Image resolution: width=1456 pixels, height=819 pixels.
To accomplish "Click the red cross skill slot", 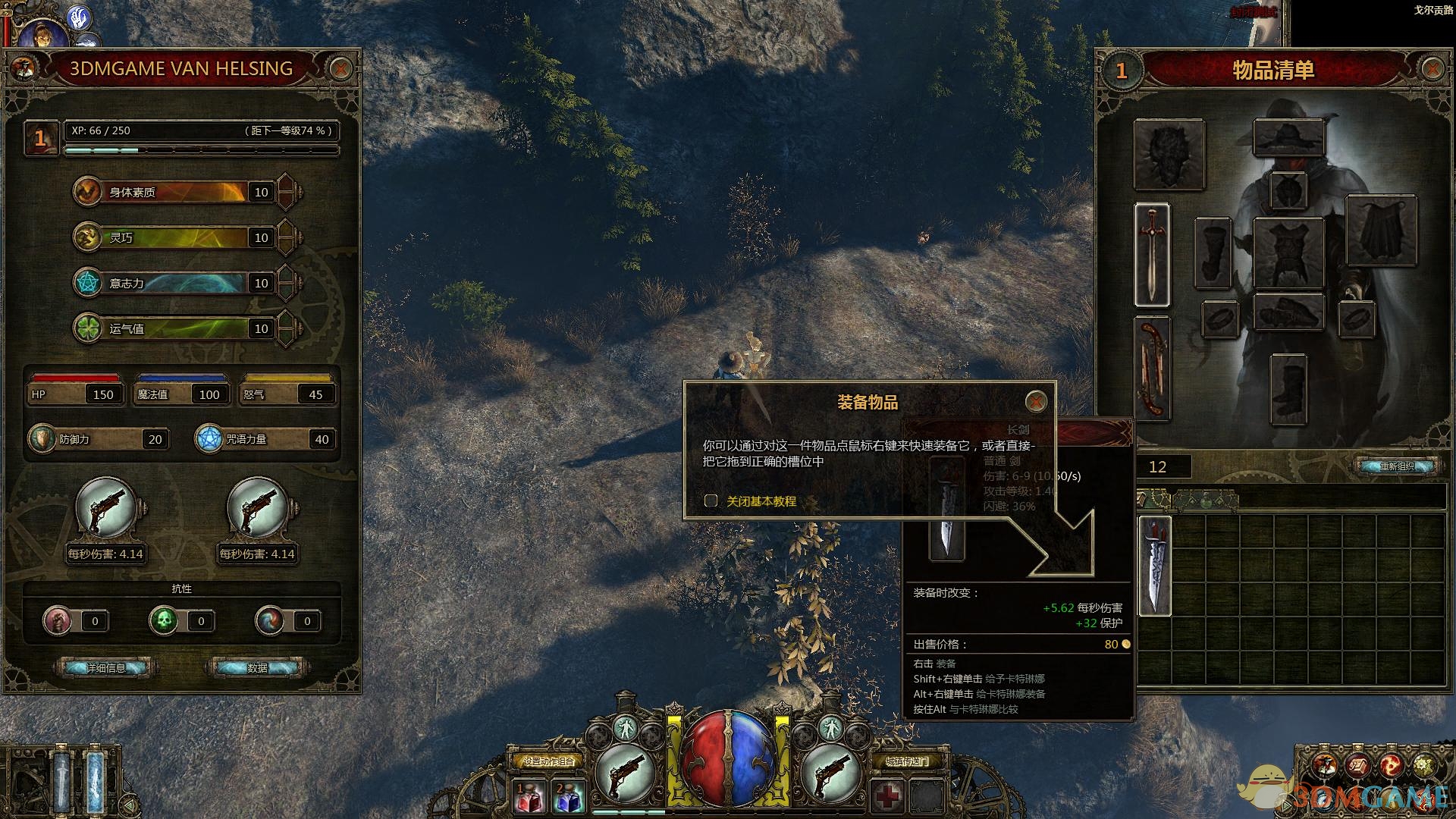I will click(887, 796).
